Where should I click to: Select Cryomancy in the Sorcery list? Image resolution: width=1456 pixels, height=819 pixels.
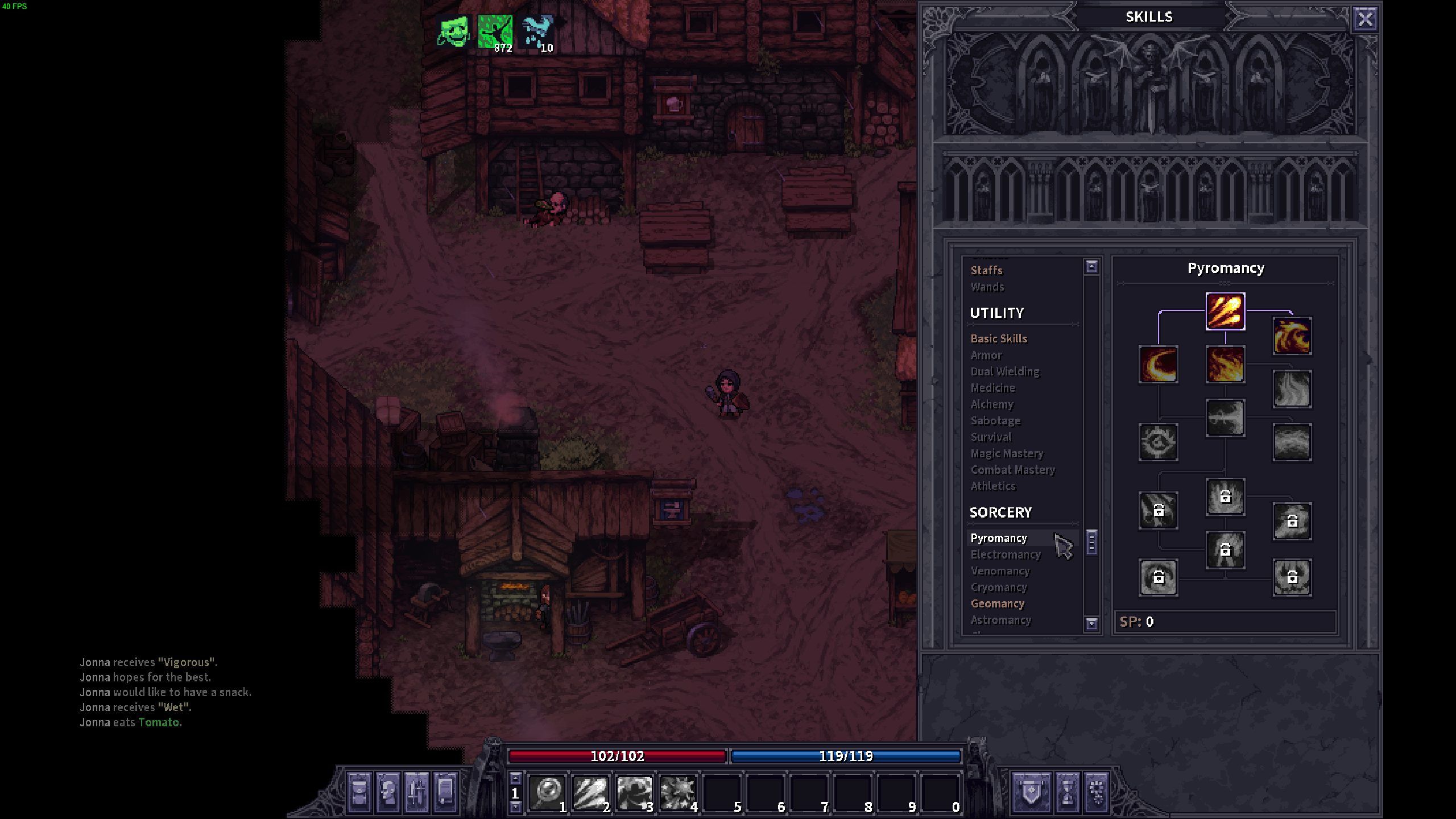tap(998, 587)
